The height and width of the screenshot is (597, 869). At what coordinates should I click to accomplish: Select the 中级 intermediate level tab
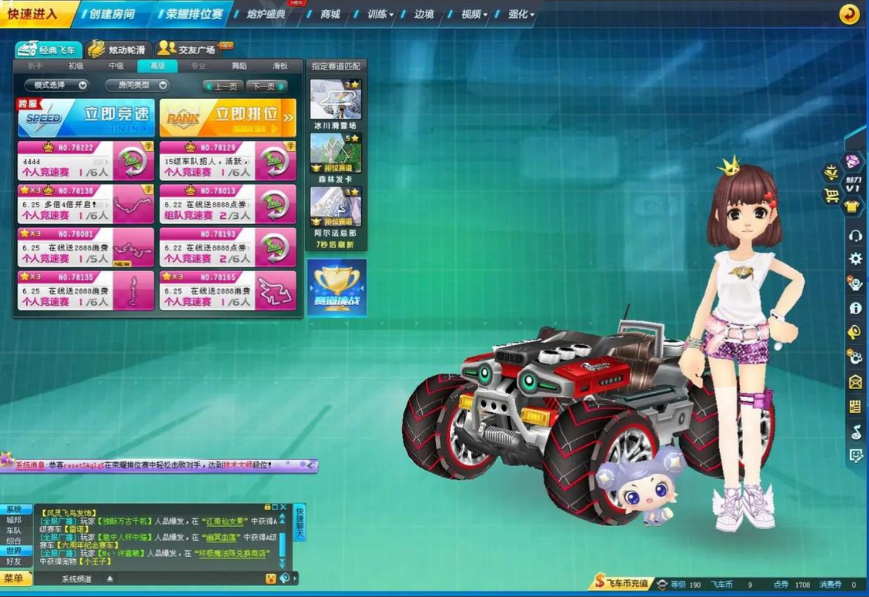117,66
